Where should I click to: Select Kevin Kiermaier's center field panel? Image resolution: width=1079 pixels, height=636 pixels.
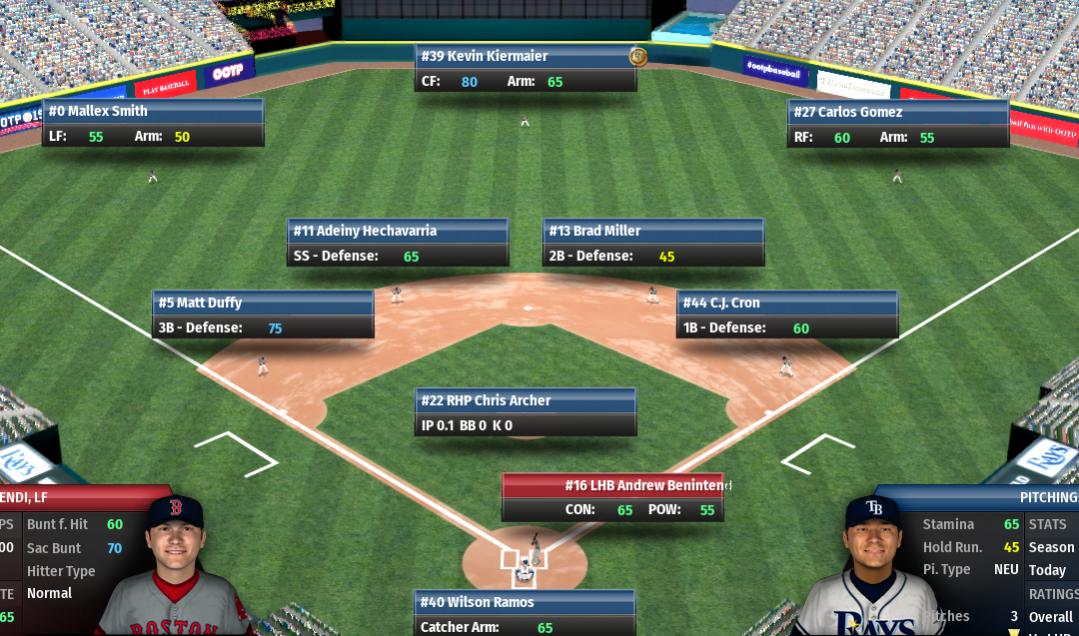(525, 68)
